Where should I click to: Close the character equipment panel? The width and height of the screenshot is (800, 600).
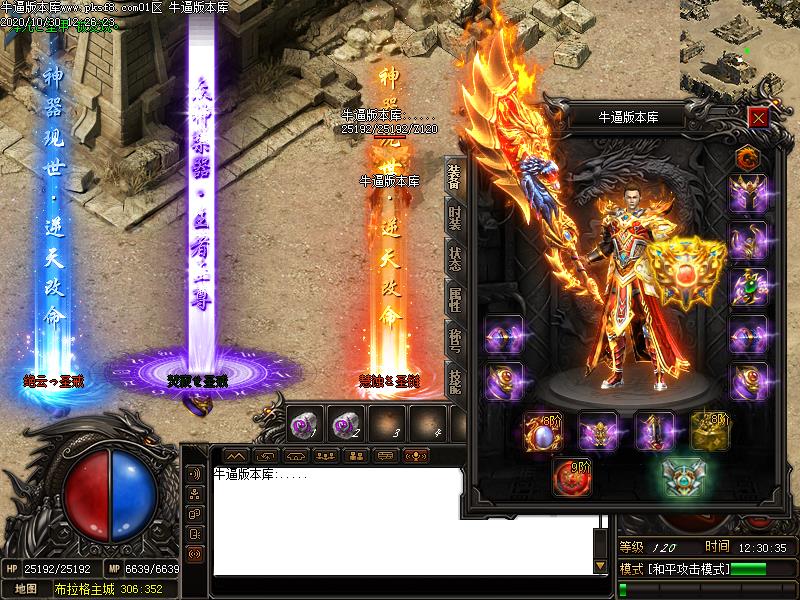click(758, 118)
